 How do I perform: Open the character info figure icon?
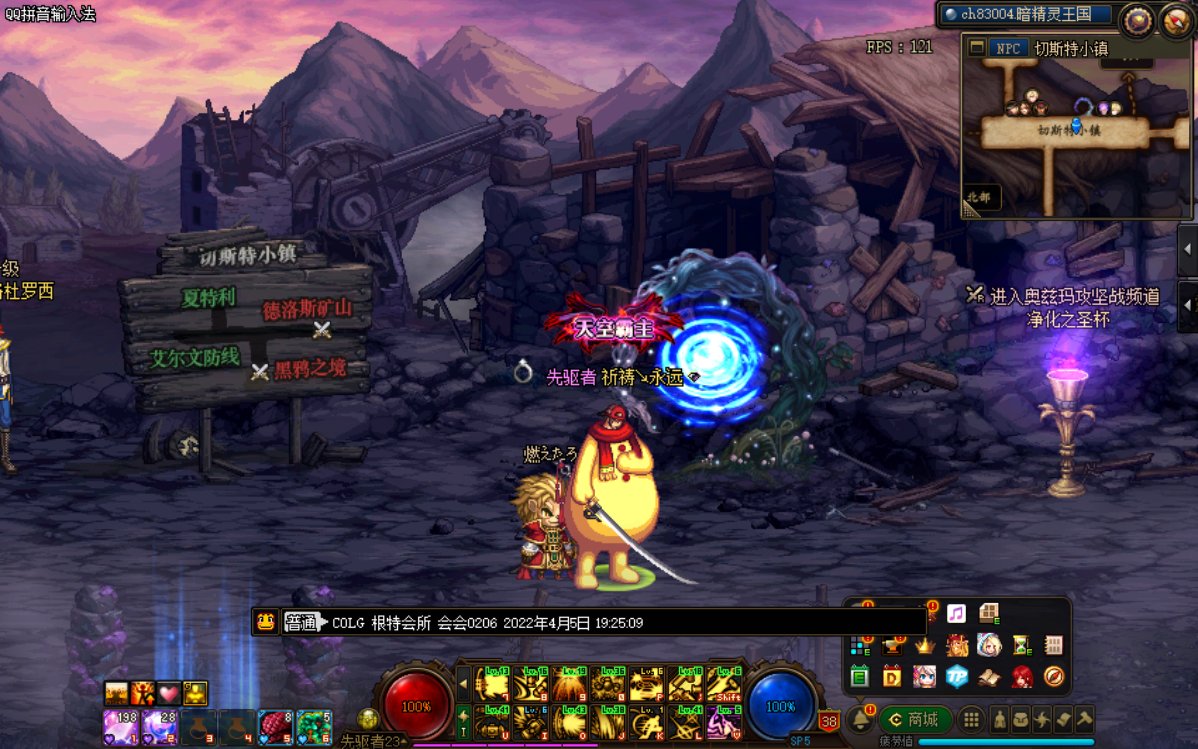[999, 720]
